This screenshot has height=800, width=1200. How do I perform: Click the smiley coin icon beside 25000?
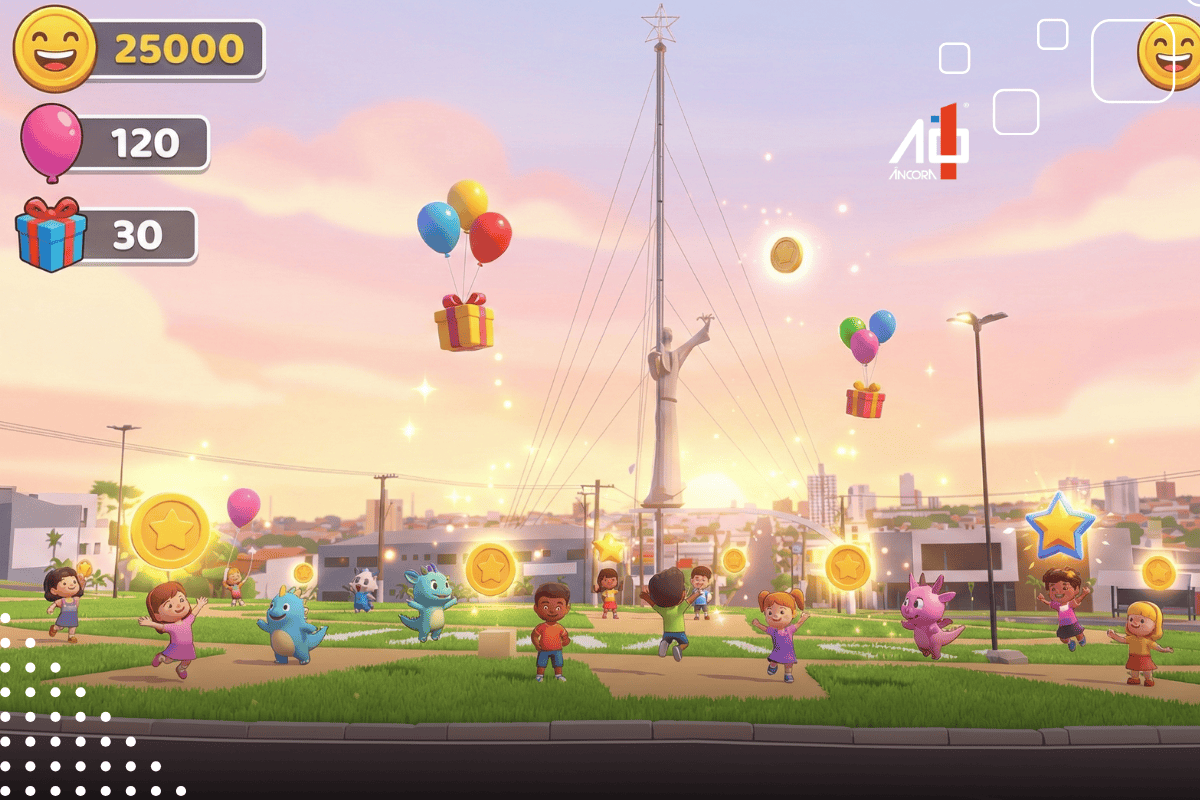click(x=54, y=48)
